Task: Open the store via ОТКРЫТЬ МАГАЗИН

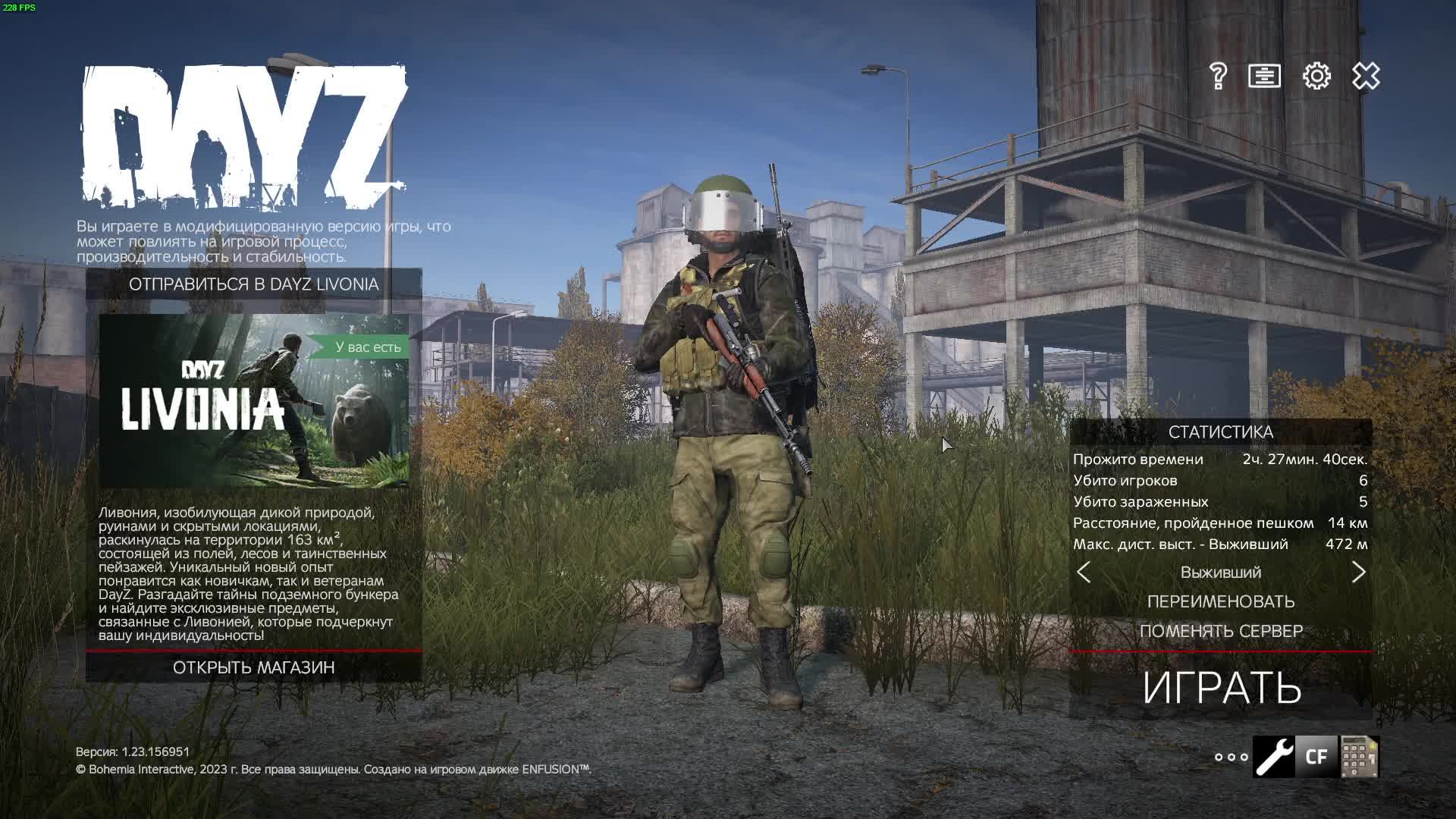Action: 256,669
